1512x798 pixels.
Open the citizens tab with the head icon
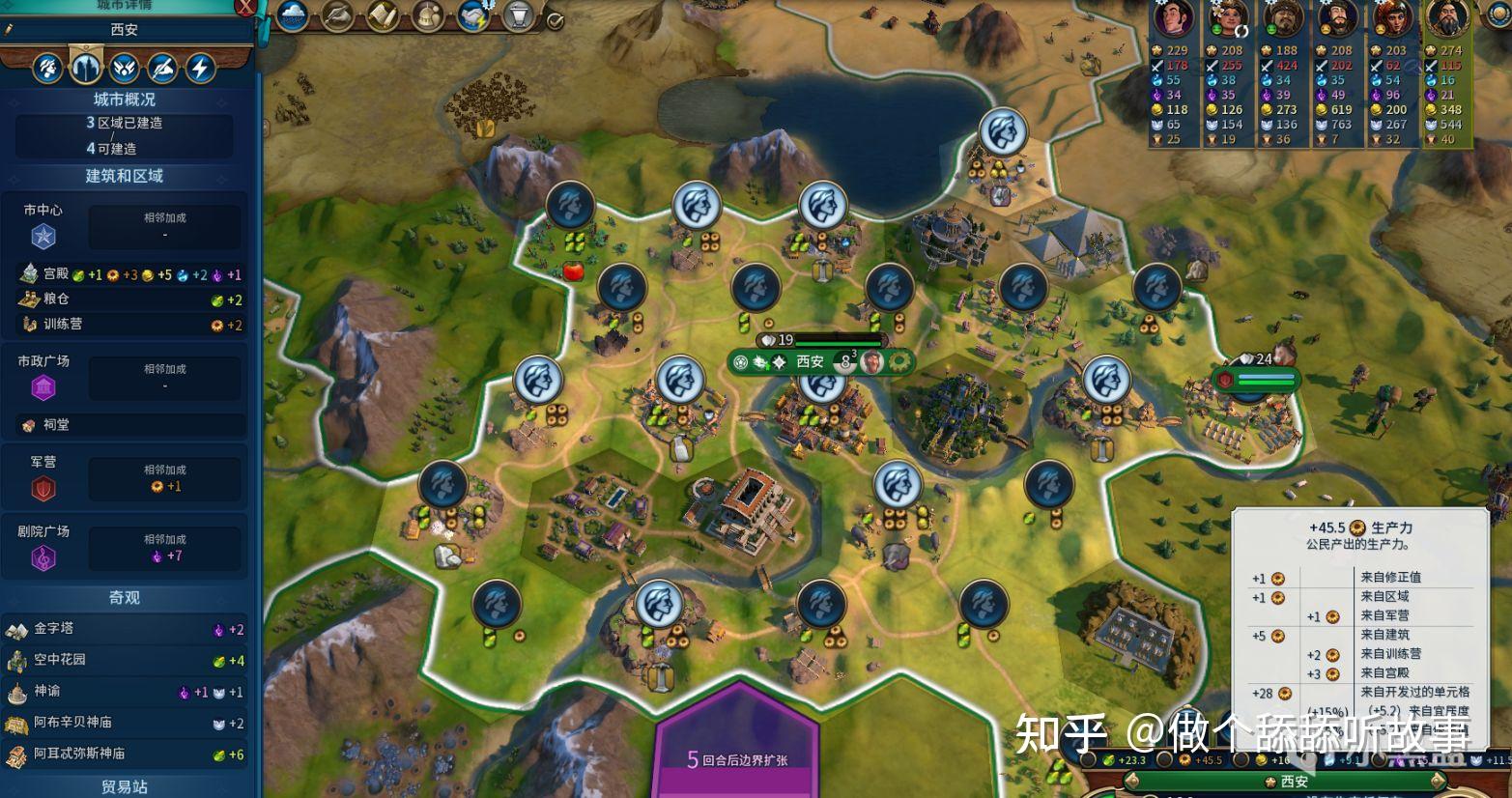(48, 68)
